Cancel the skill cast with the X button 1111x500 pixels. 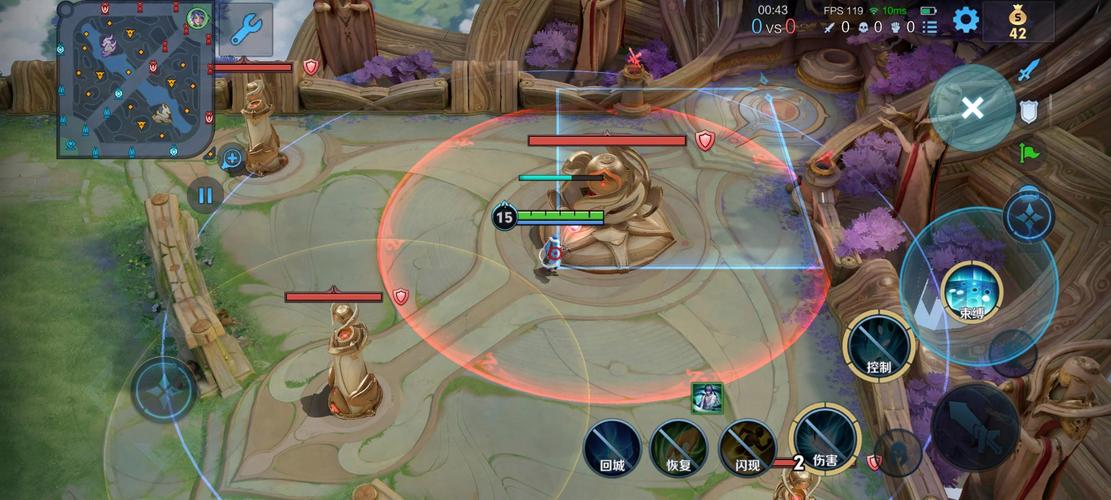[x=972, y=108]
